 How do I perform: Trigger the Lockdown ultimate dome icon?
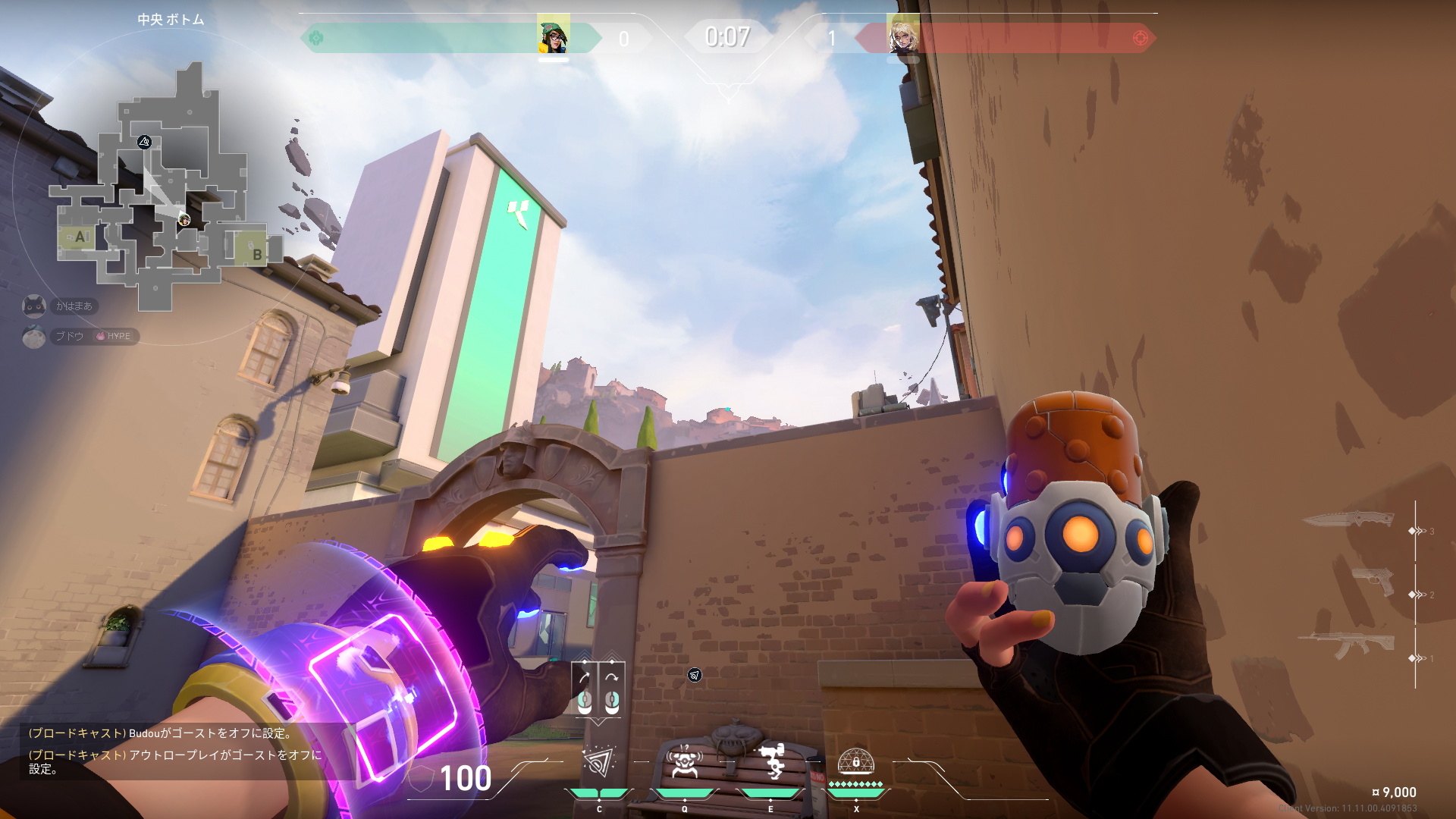coord(856,761)
